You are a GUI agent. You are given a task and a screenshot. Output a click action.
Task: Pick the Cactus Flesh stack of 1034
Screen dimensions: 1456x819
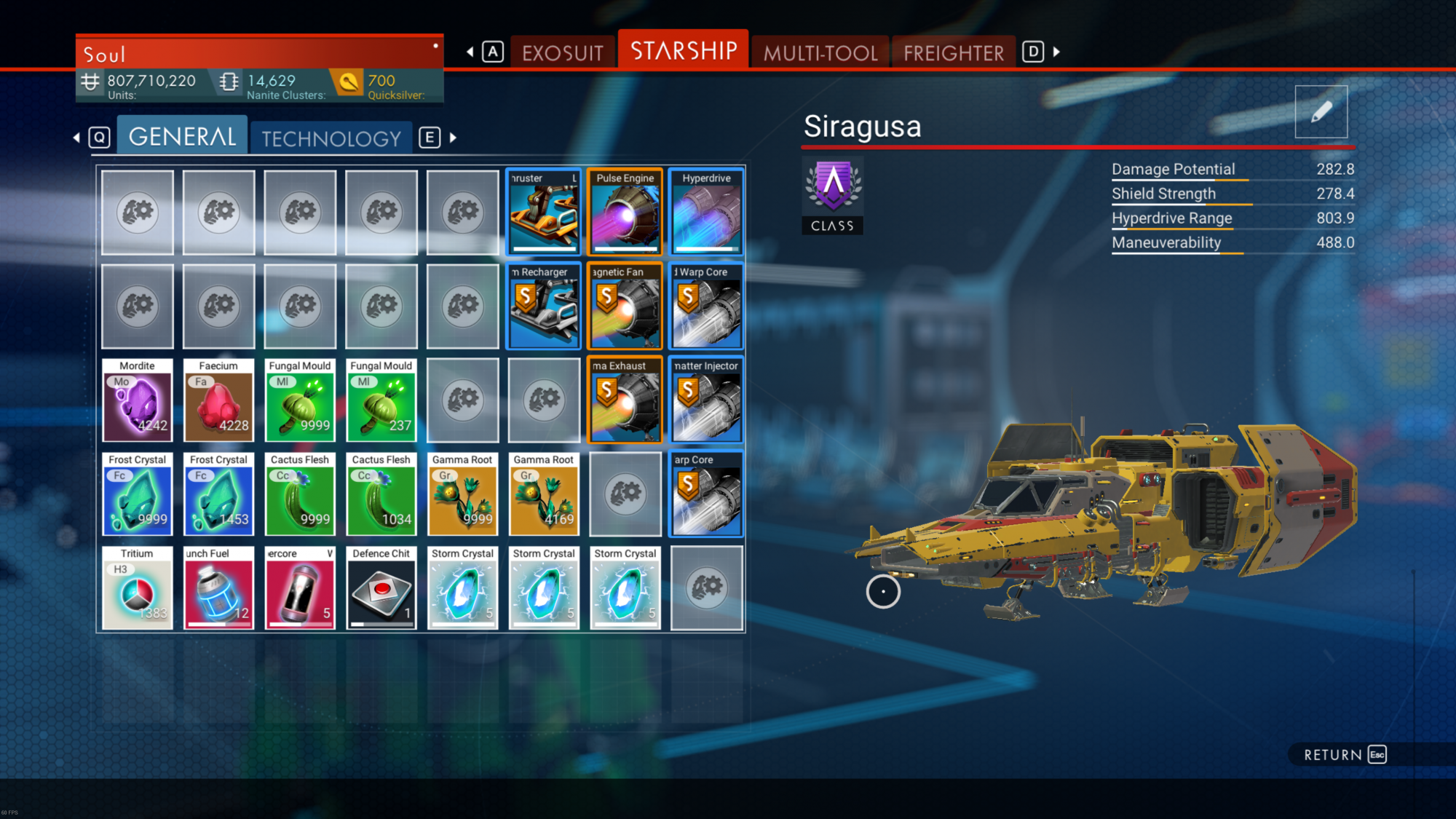[x=381, y=494]
